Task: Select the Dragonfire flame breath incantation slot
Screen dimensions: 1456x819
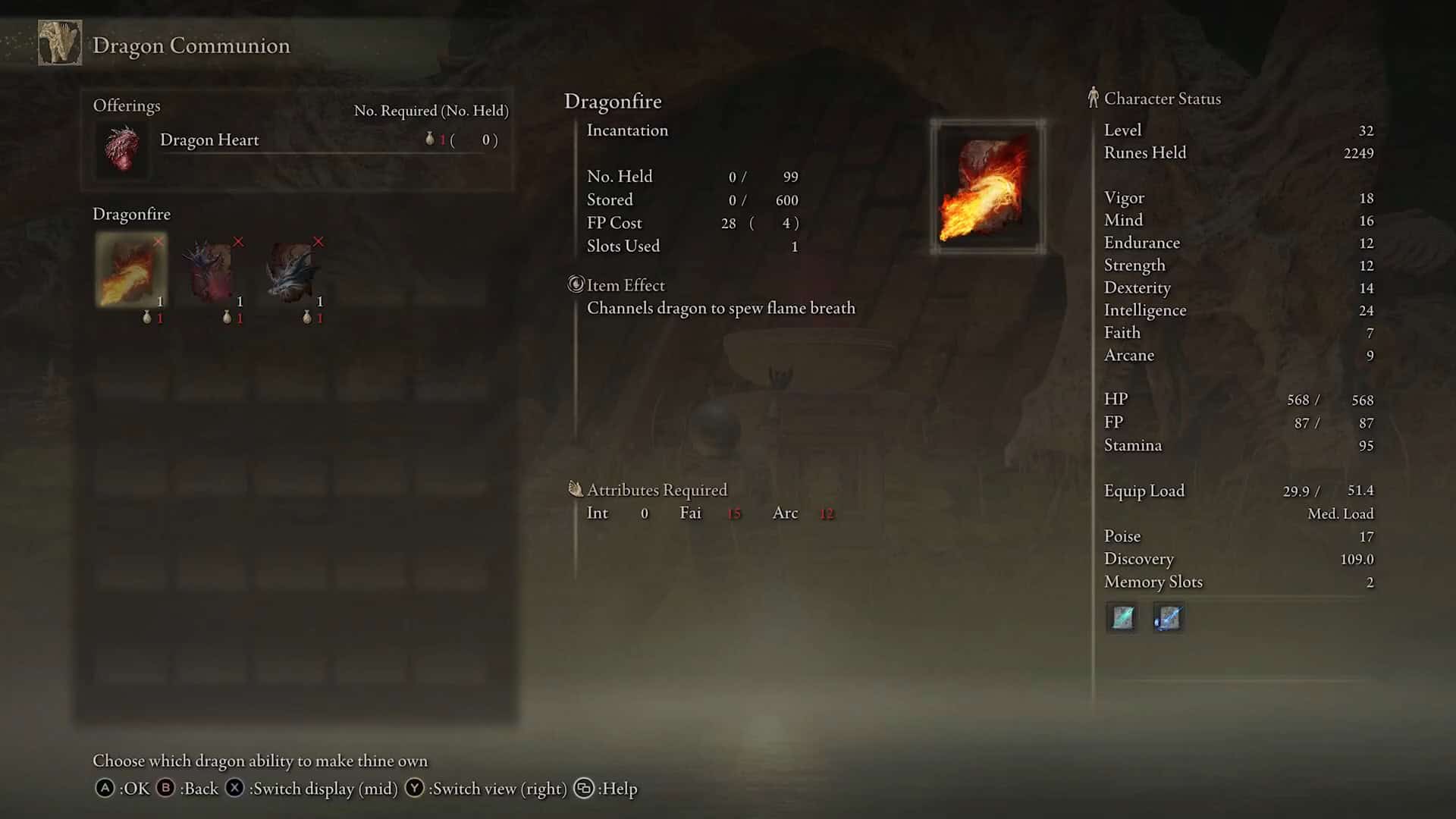Action: [x=131, y=270]
